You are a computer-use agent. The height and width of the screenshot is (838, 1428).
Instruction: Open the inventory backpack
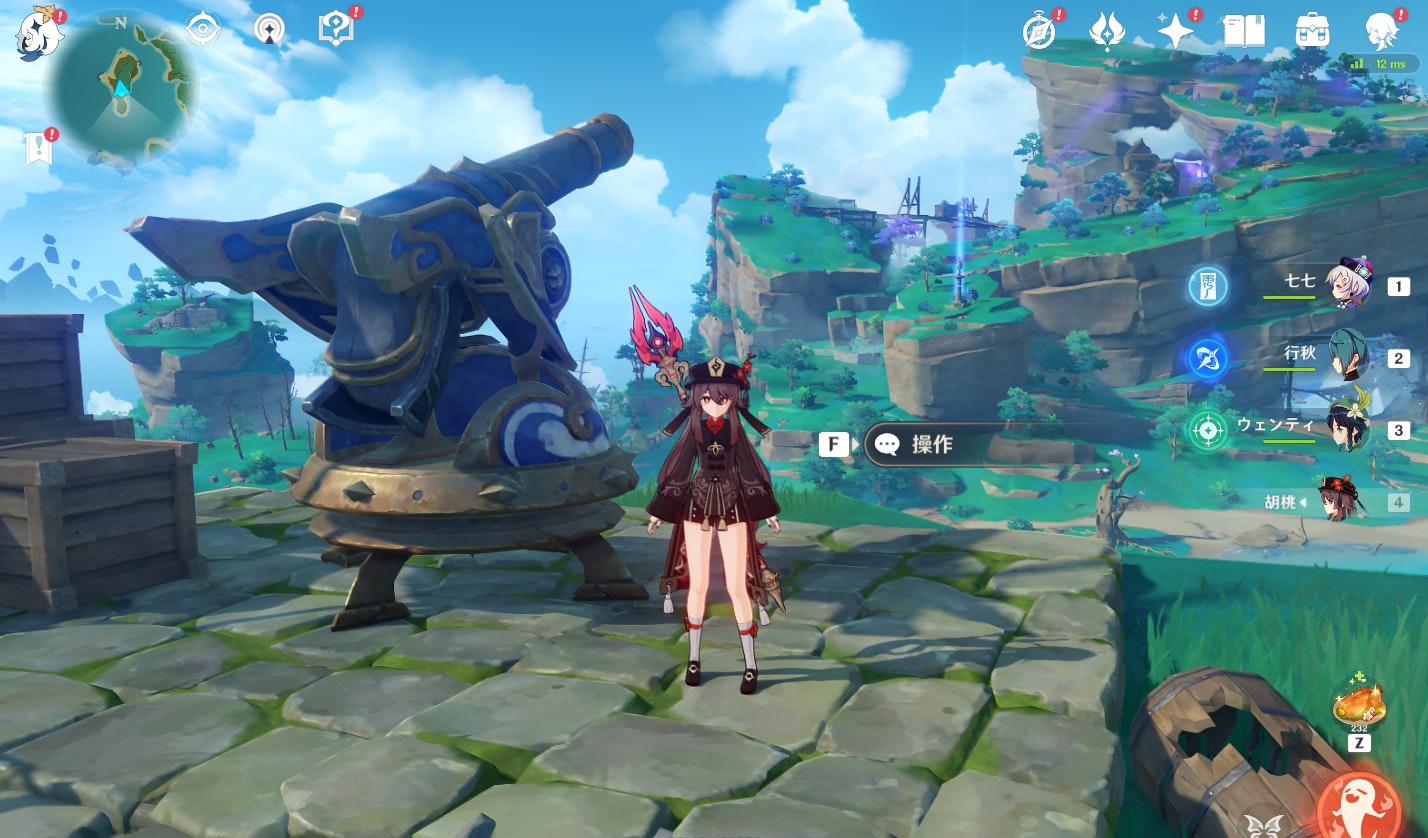[1312, 31]
